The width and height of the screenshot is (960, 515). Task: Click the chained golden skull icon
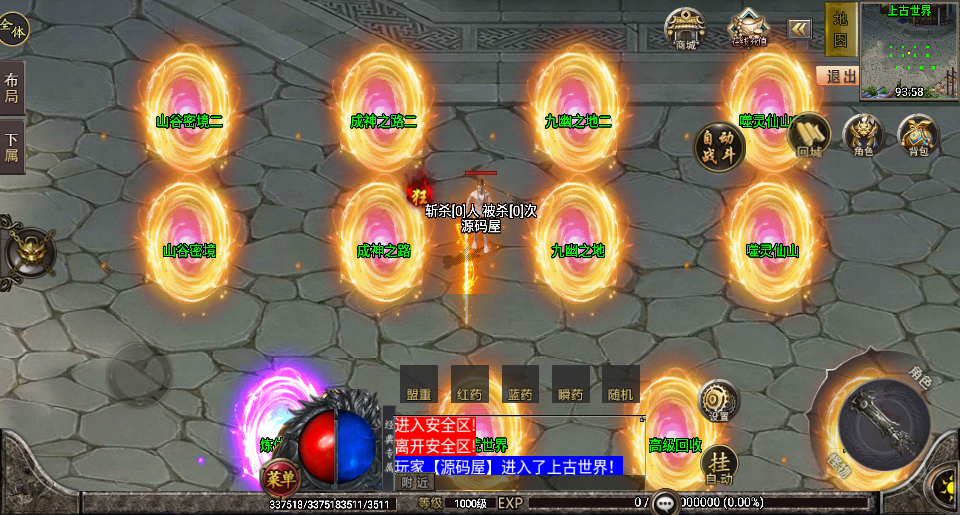[30, 250]
